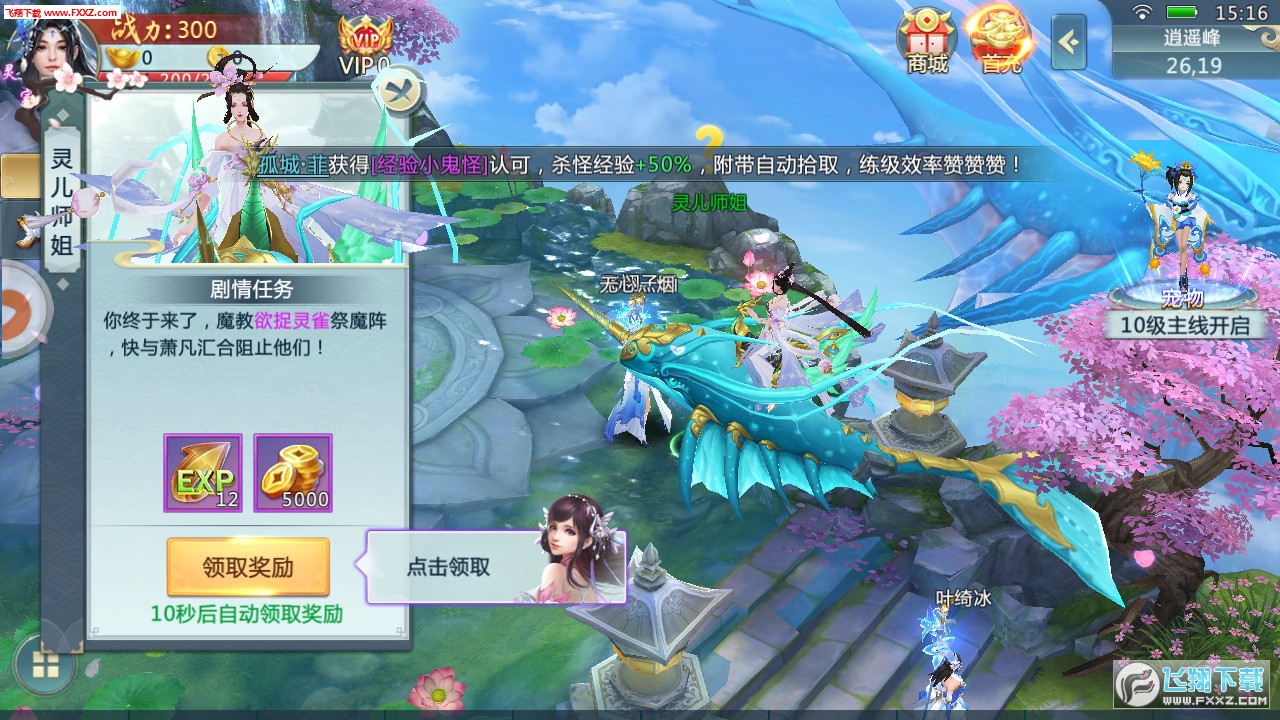This screenshot has height=720, width=1280.
Task: Click the 5000 gold reward icon
Action: tap(294, 472)
